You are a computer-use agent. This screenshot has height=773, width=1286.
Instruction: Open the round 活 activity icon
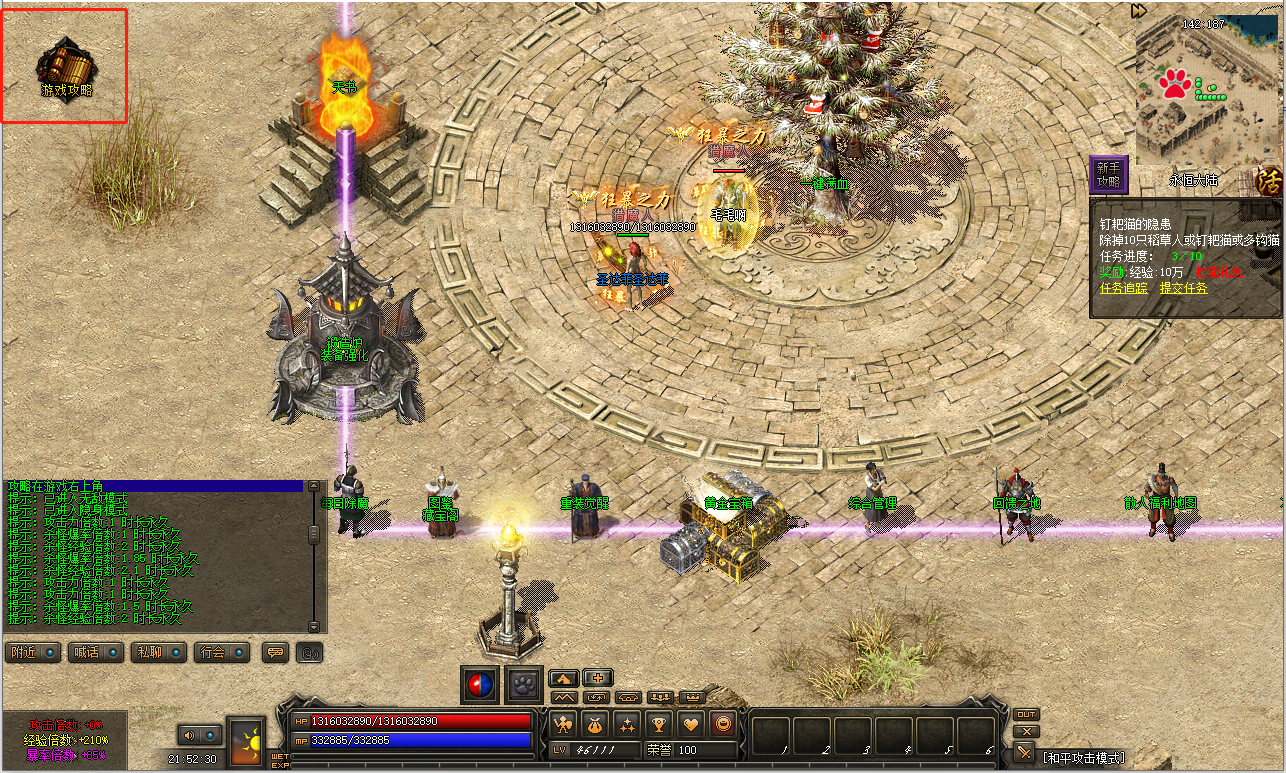point(1270,181)
